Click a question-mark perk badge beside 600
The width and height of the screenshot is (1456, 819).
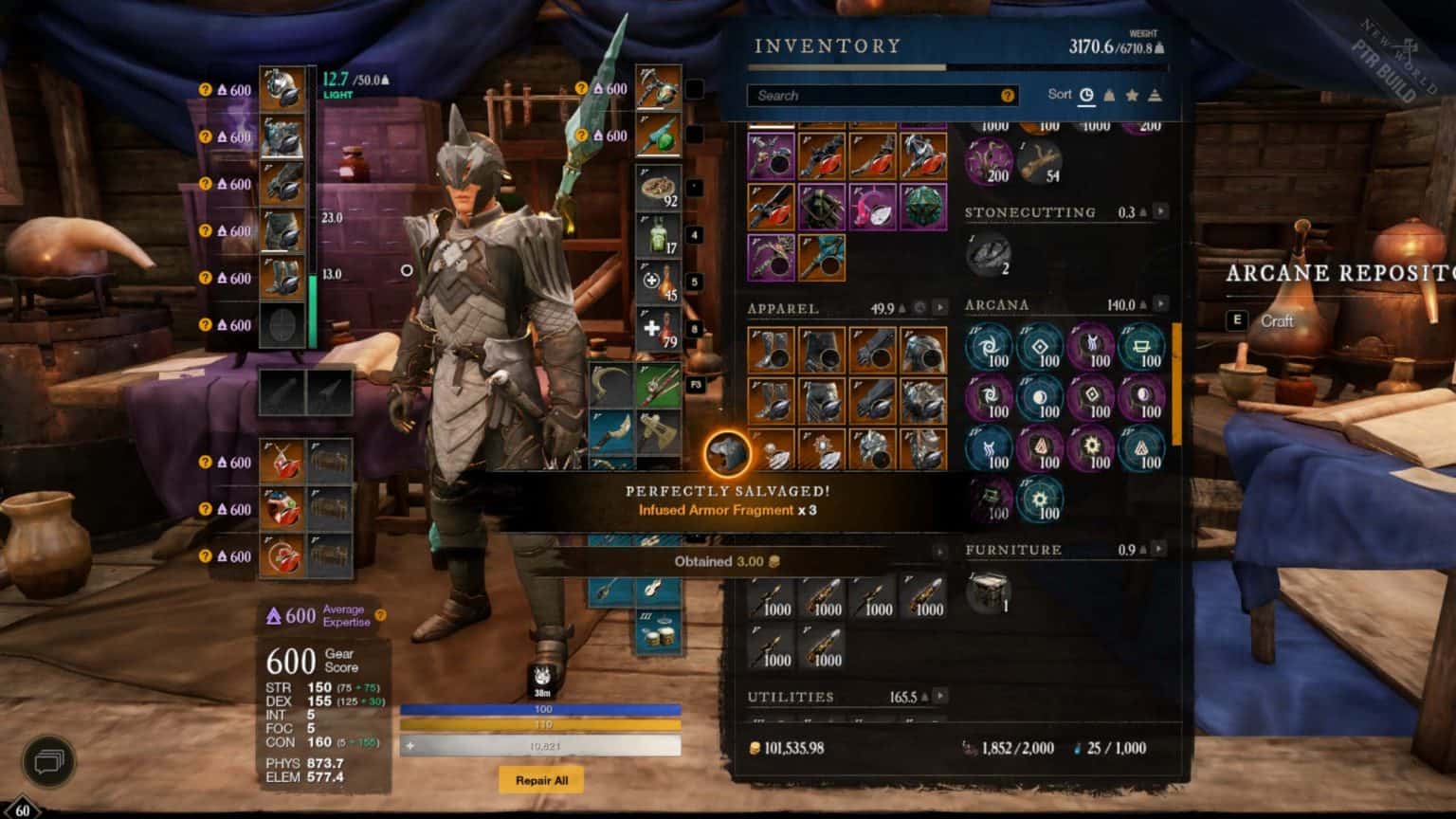(x=205, y=90)
